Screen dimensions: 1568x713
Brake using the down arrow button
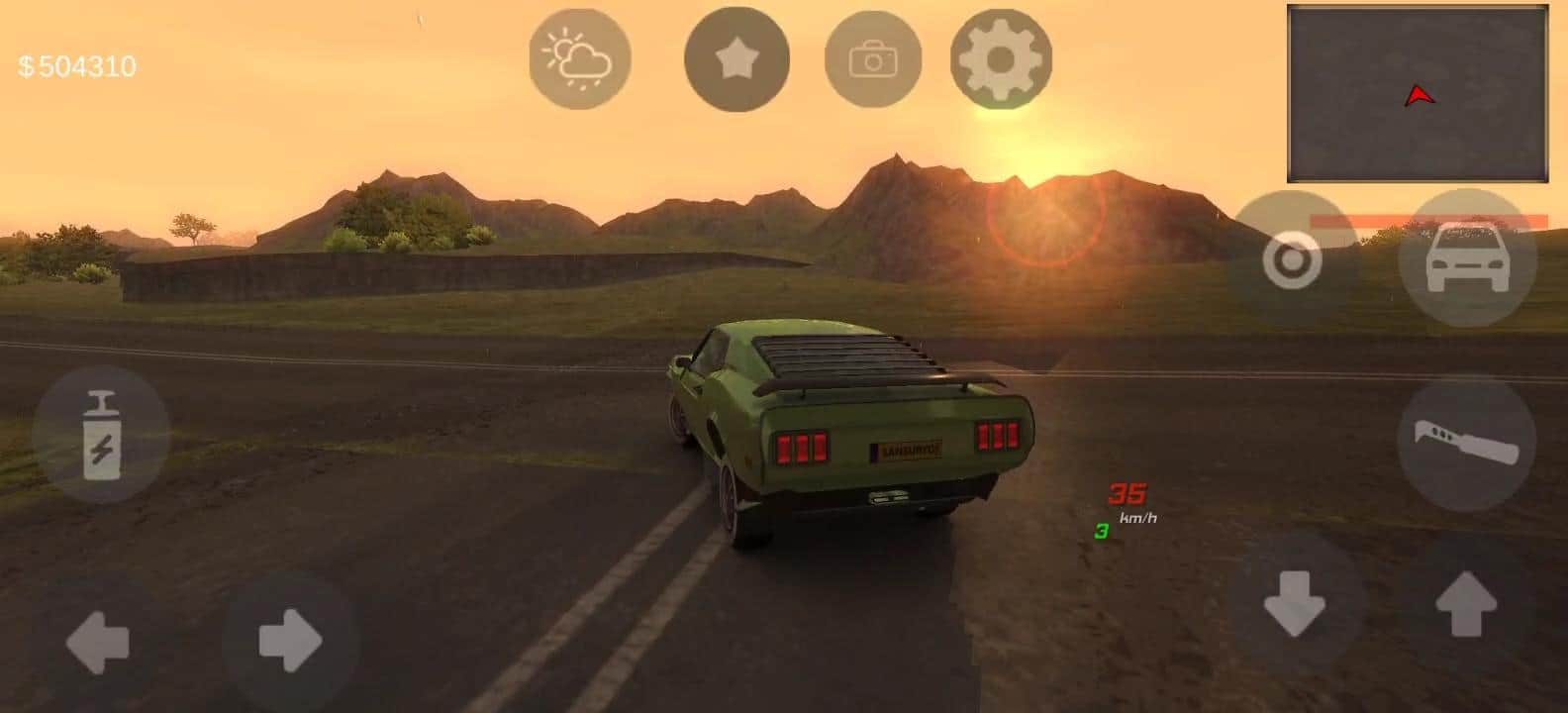click(1295, 603)
